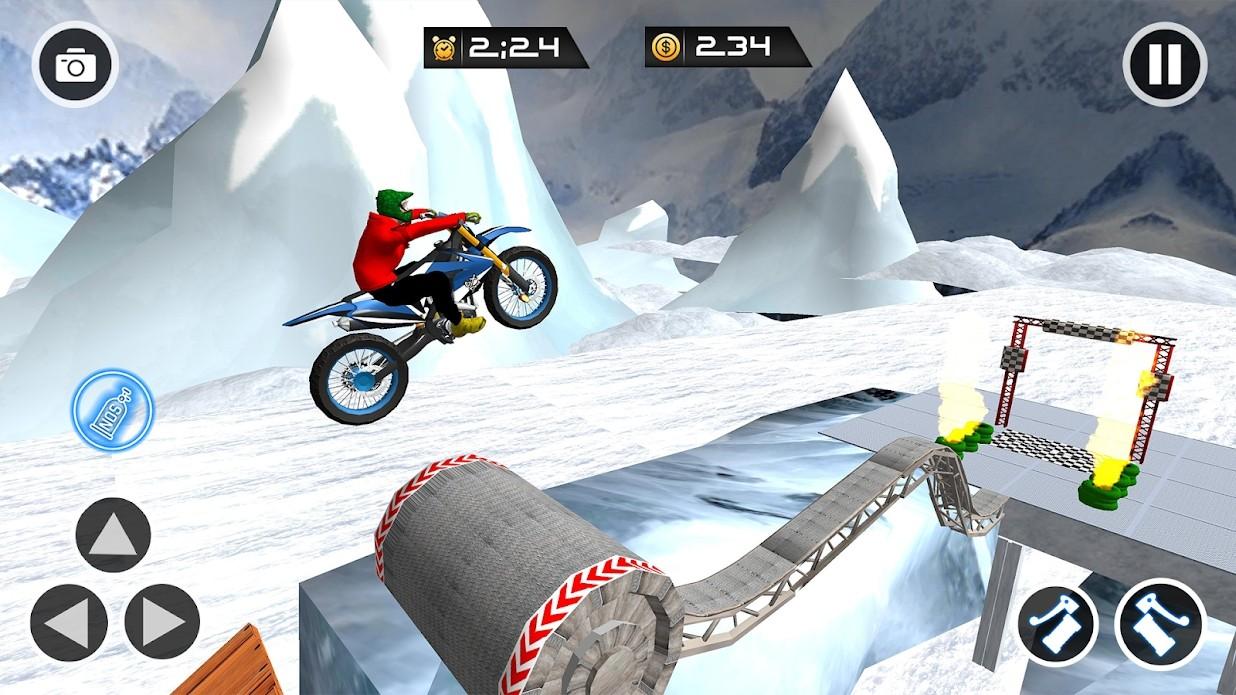Activate the blue nitro boost button

tap(114, 410)
